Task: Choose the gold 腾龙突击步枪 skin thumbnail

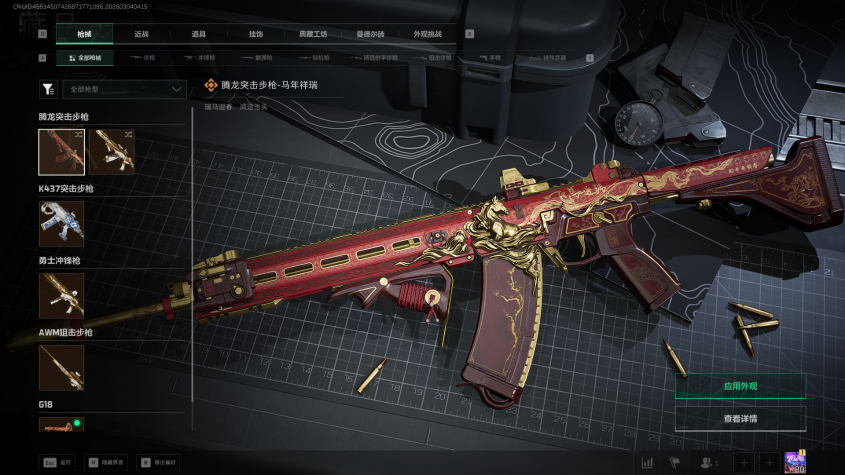Action: [111, 152]
